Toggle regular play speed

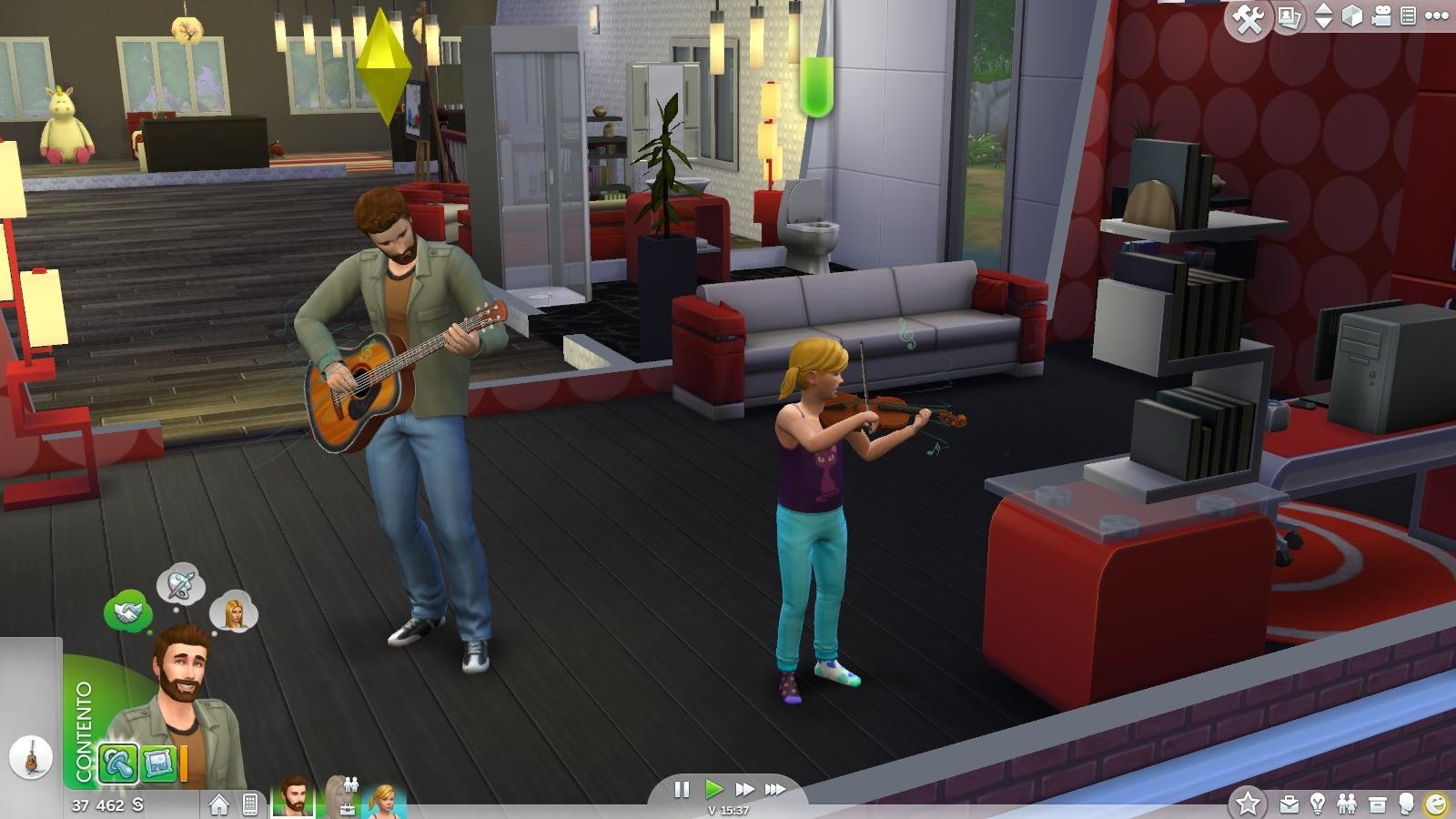click(x=714, y=789)
